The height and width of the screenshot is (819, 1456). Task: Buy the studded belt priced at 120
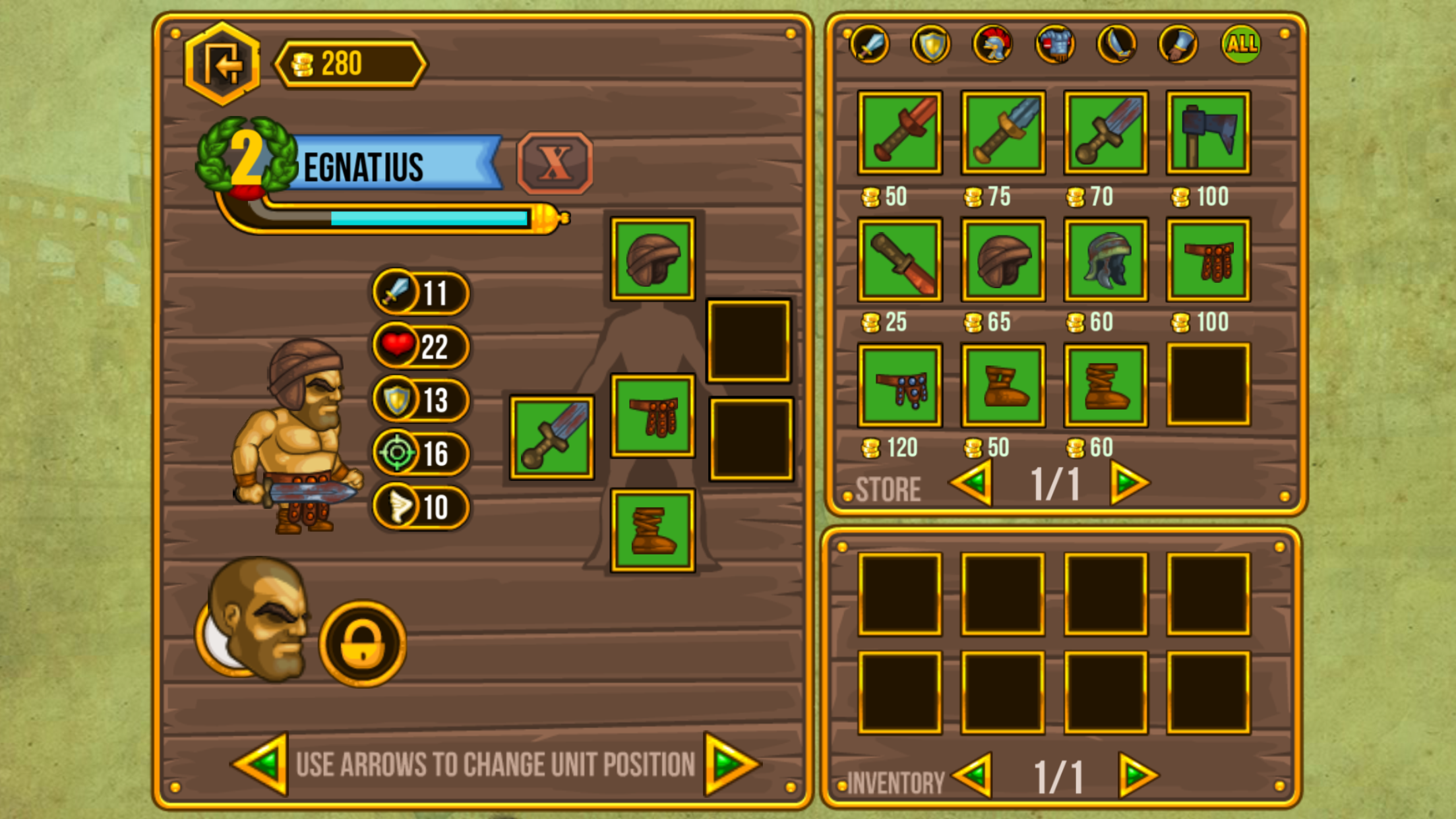[899, 386]
